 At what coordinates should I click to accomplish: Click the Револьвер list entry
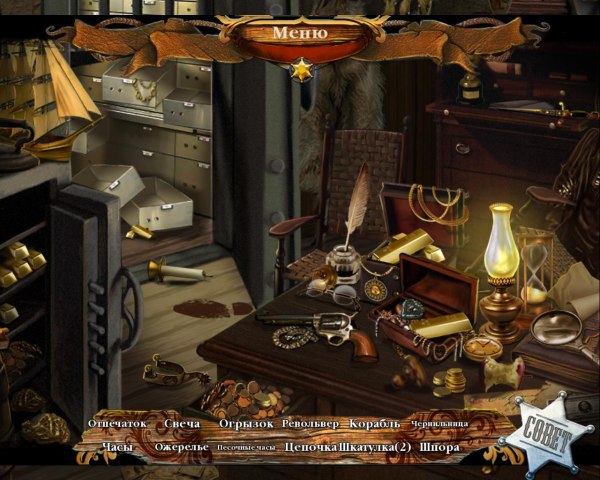click(313, 424)
